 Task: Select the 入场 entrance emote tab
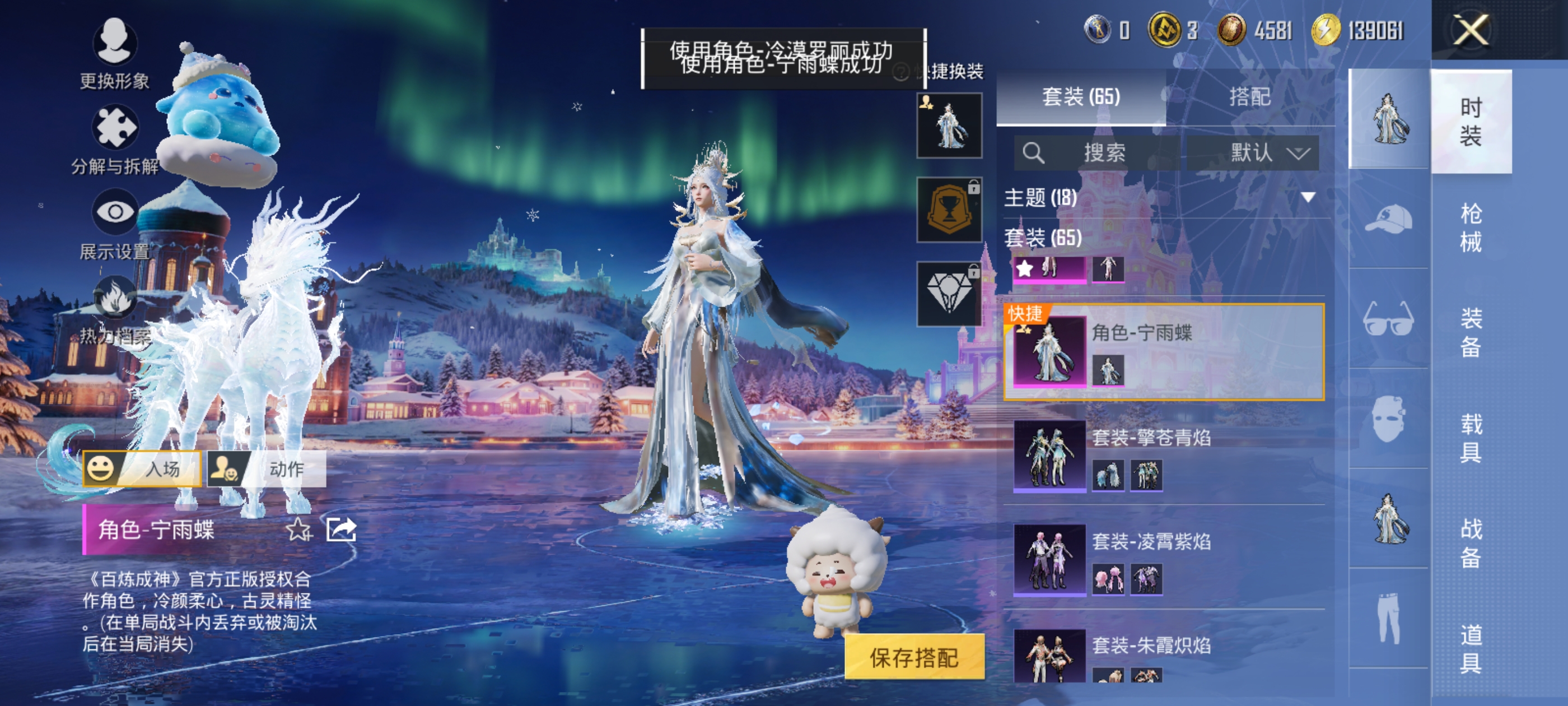(x=142, y=468)
